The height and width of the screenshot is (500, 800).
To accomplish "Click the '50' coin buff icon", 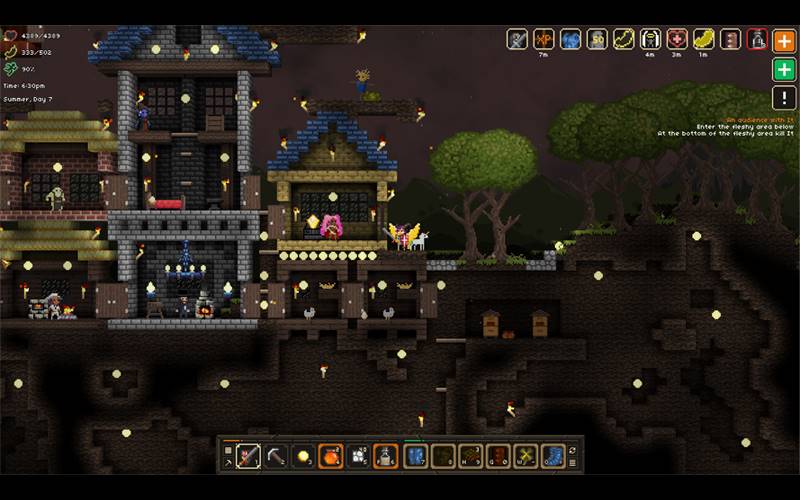I will (x=597, y=40).
